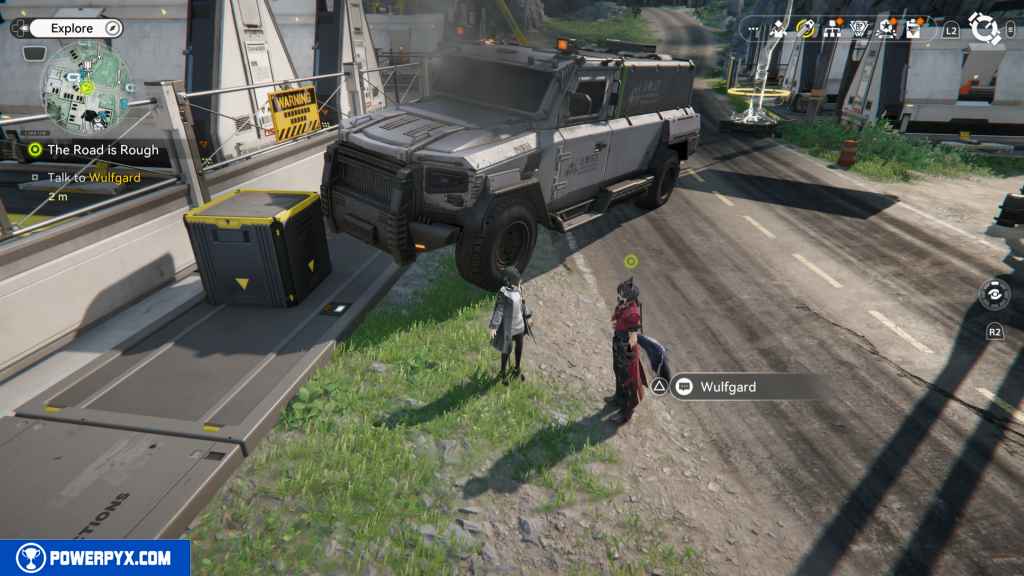Click the compass icon beside Explore
Screen dimensions: 1024x576
(x=112, y=28)
